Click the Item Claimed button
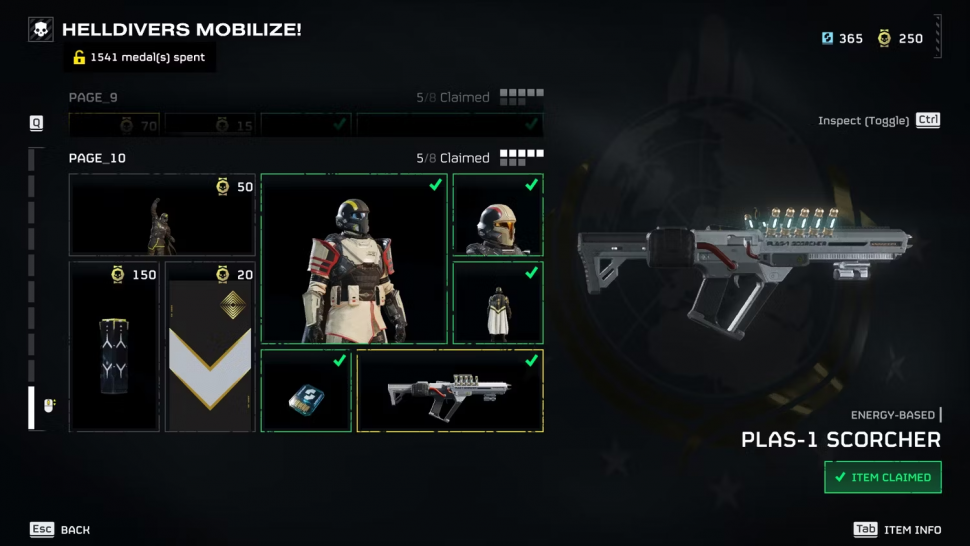Image resolution: width=970 pixels, height=546 pixels. click(x=883, y=477)
